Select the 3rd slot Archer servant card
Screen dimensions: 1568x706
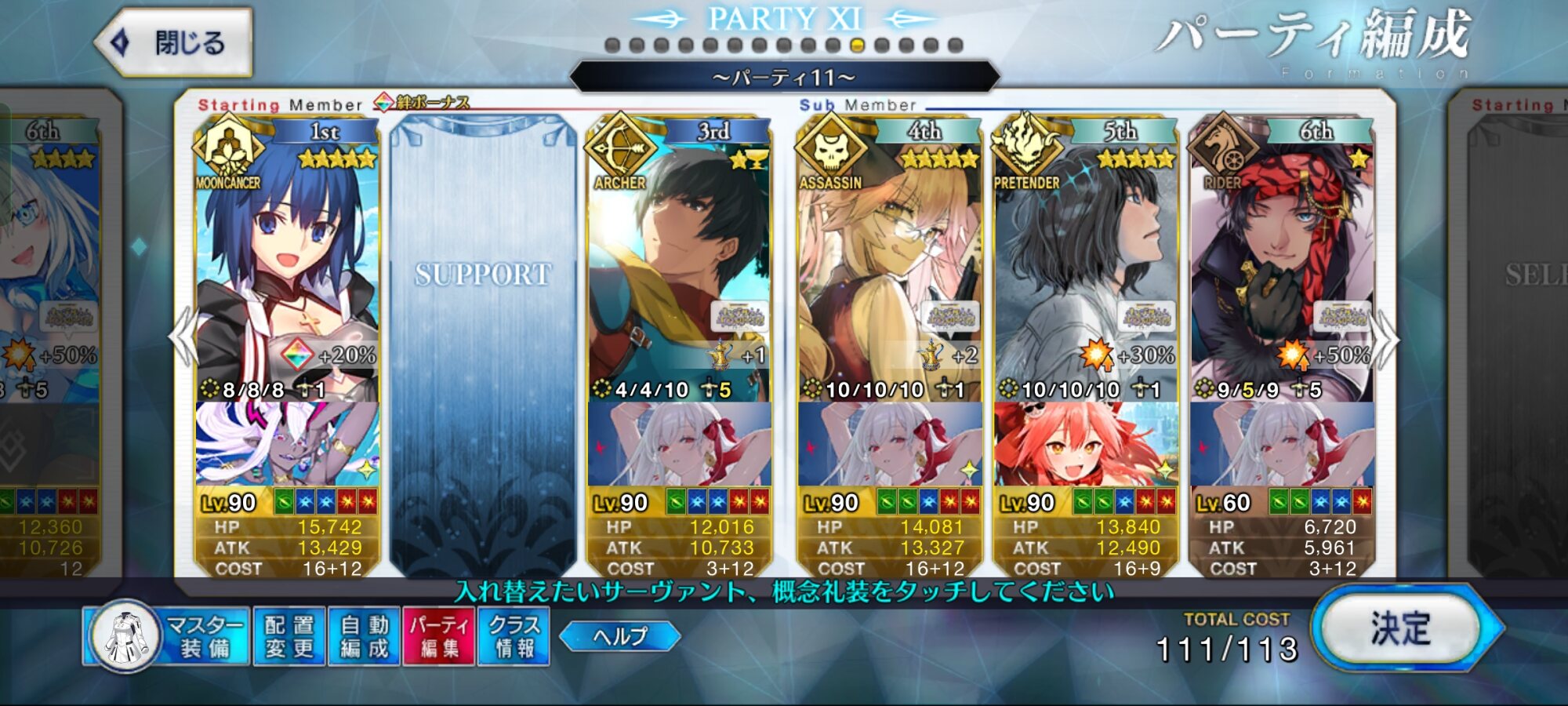pyautogui.click(x=679, y=267)
